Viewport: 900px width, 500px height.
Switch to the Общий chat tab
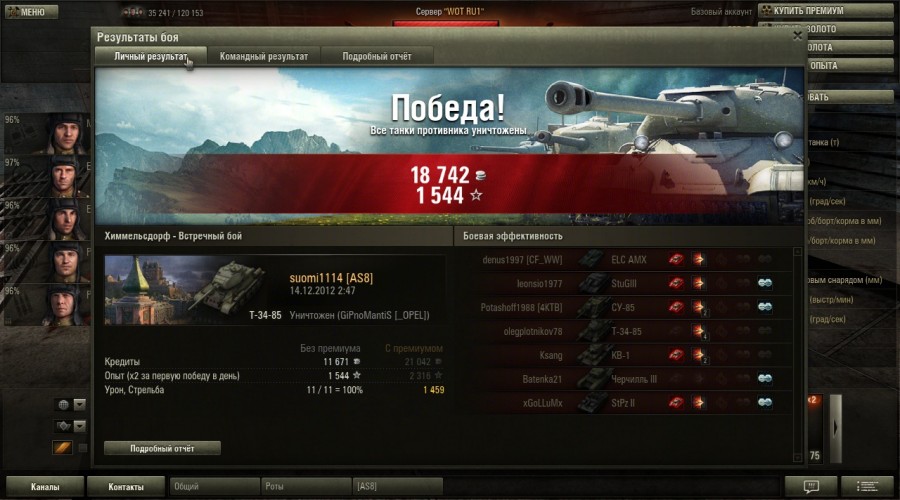coord(214,487)
